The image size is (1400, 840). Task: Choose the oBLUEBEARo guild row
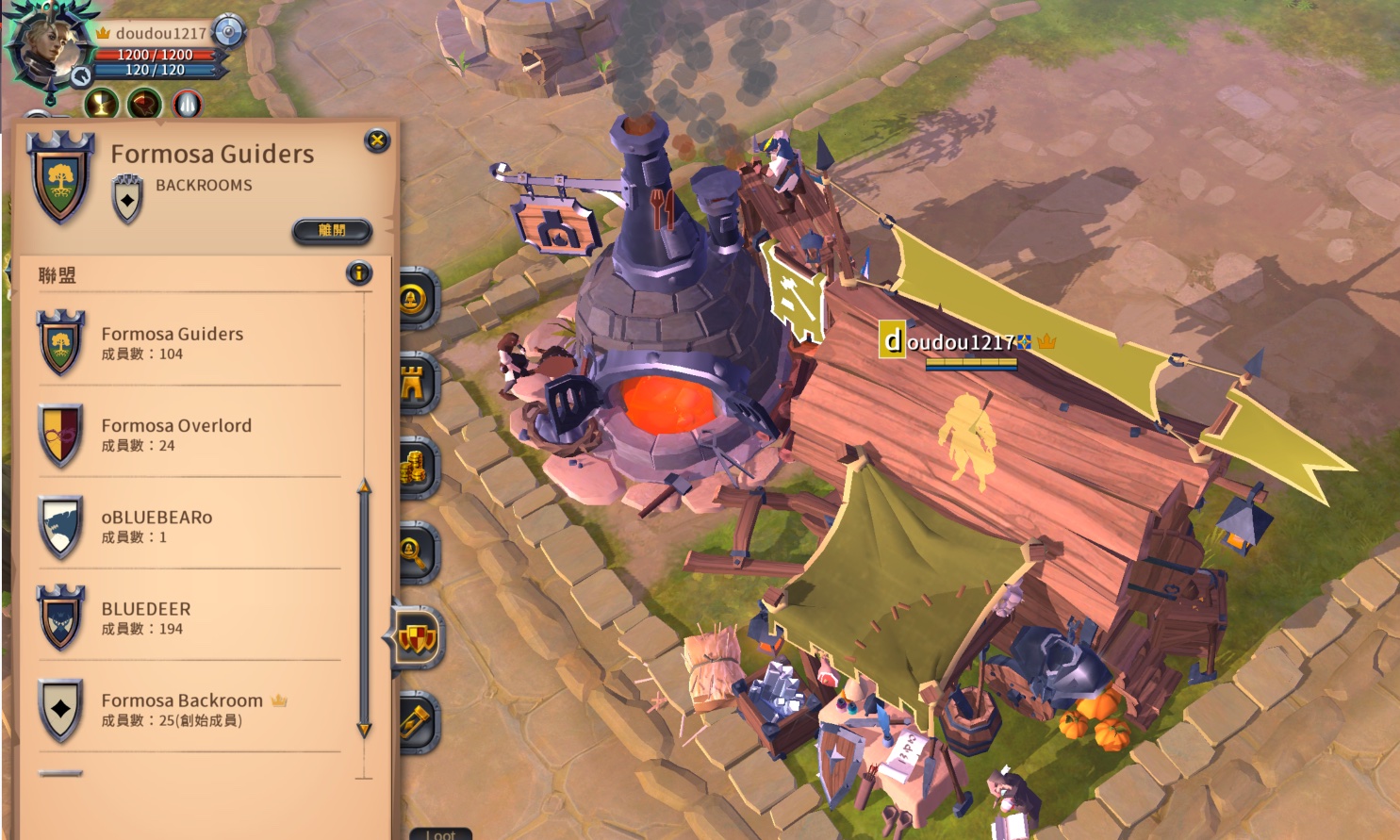pyautogui.click(x=189, y=526)
